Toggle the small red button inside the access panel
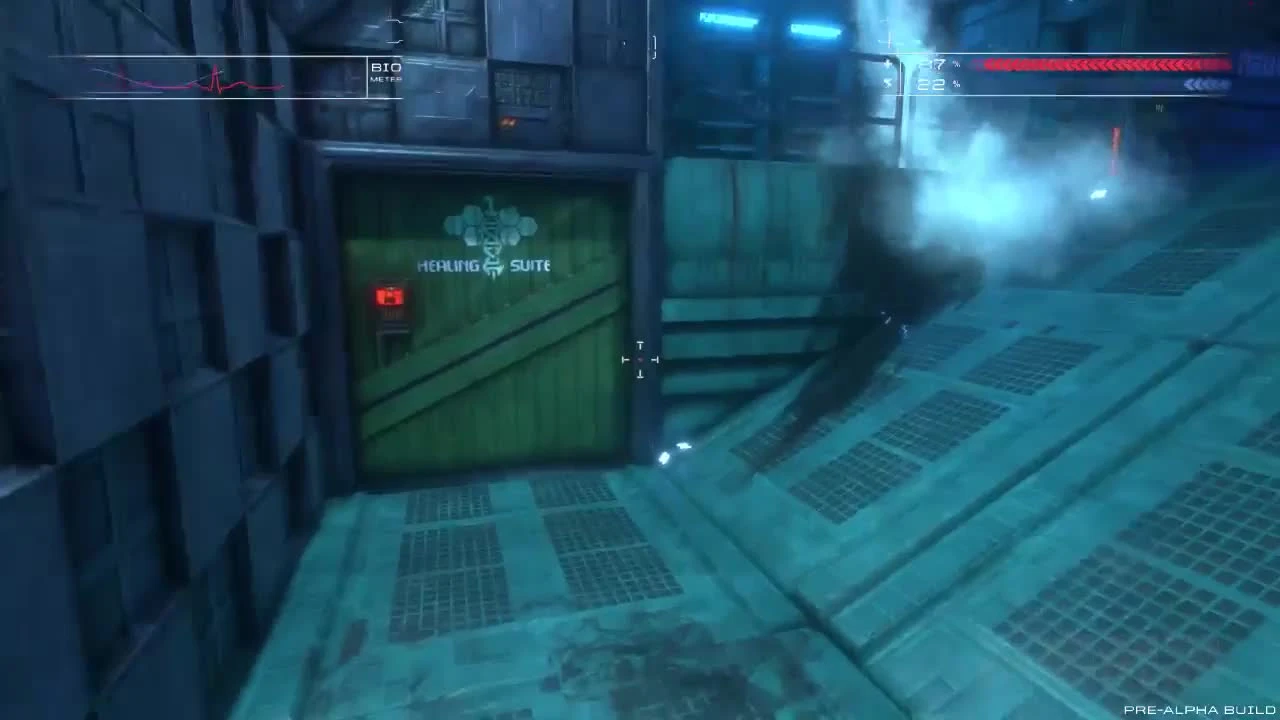The height and width of the screenshot is (720, 1280). pyautogui.click(x=389, y=298)
